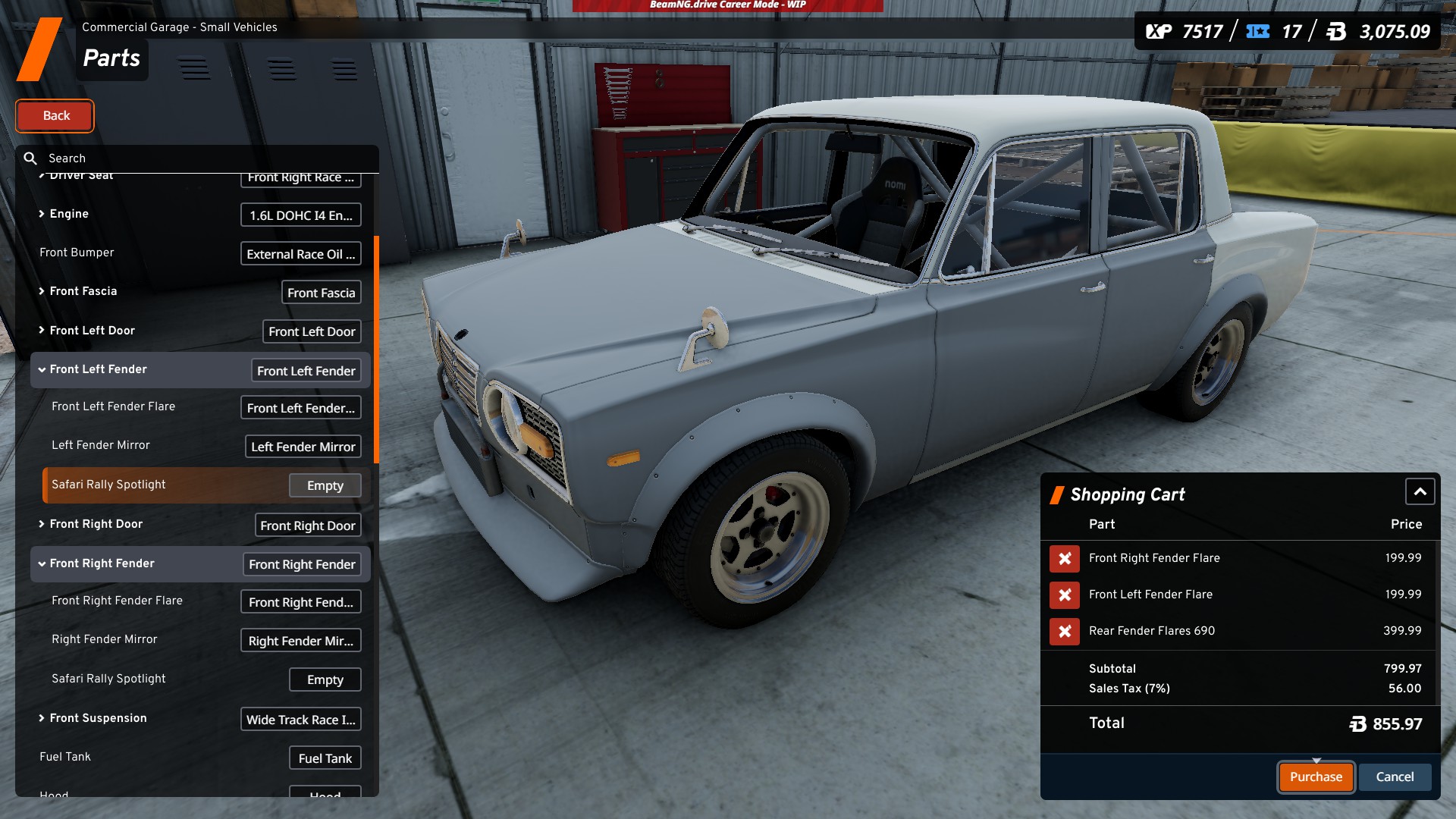Click the red Back button
Viewport: 1456px width, 819px height.
[x=55, y=116]
